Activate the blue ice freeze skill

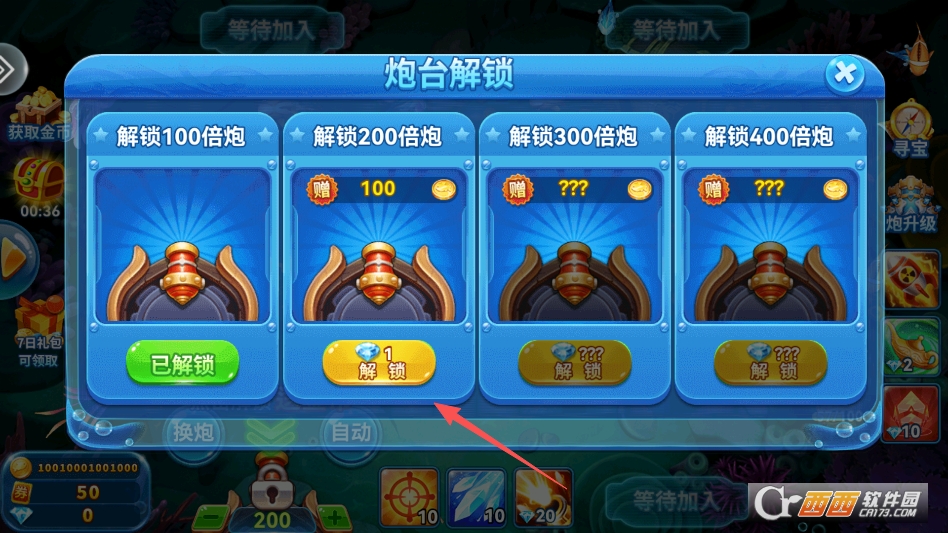[x=476, y=497]
